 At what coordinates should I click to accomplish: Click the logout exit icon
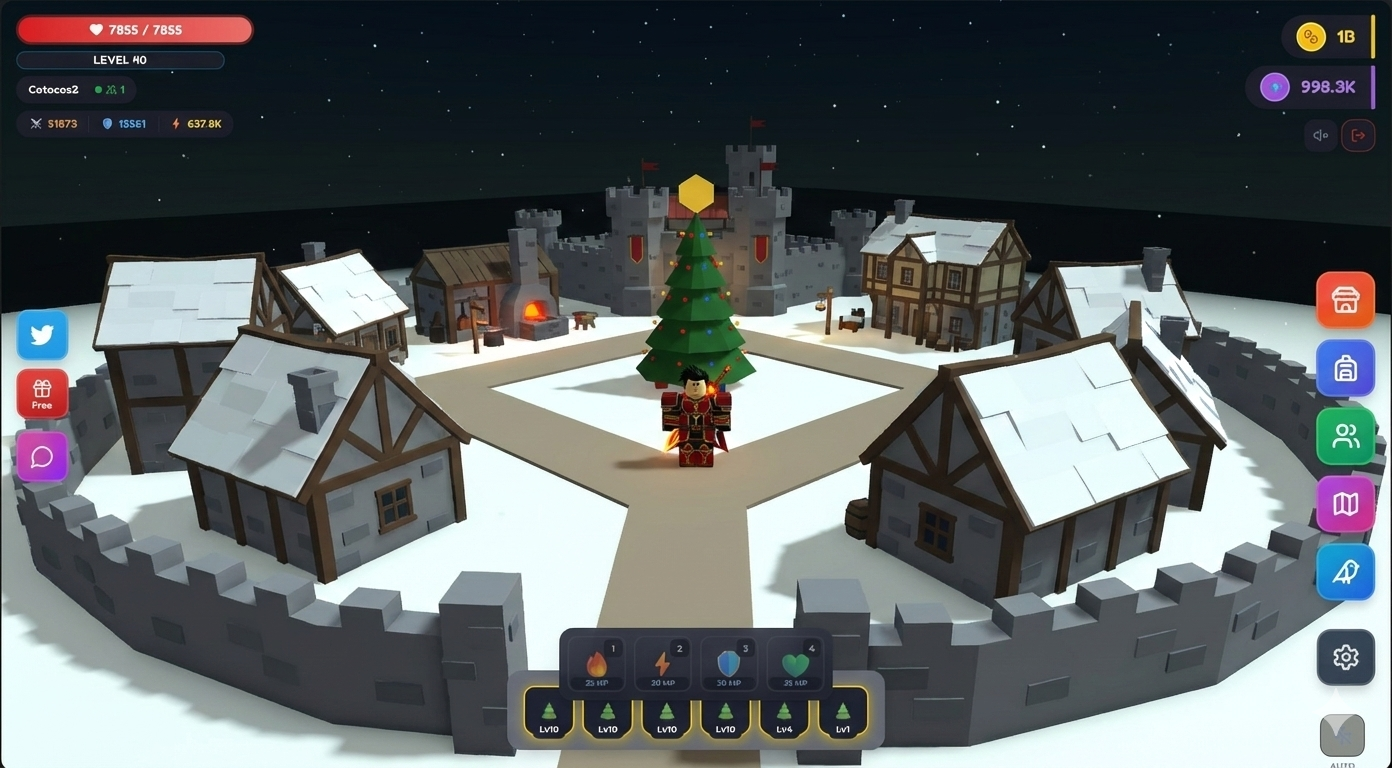point(1358,135)
